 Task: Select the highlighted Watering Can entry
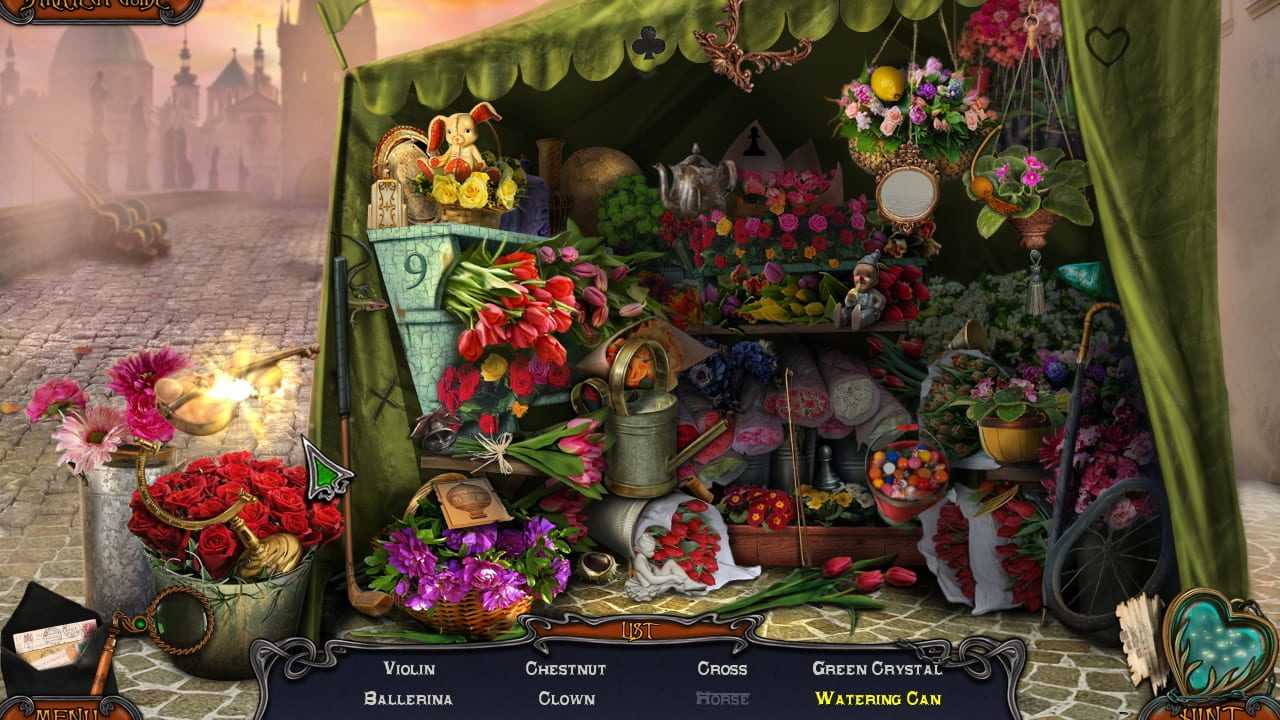(x=878, y=699)
